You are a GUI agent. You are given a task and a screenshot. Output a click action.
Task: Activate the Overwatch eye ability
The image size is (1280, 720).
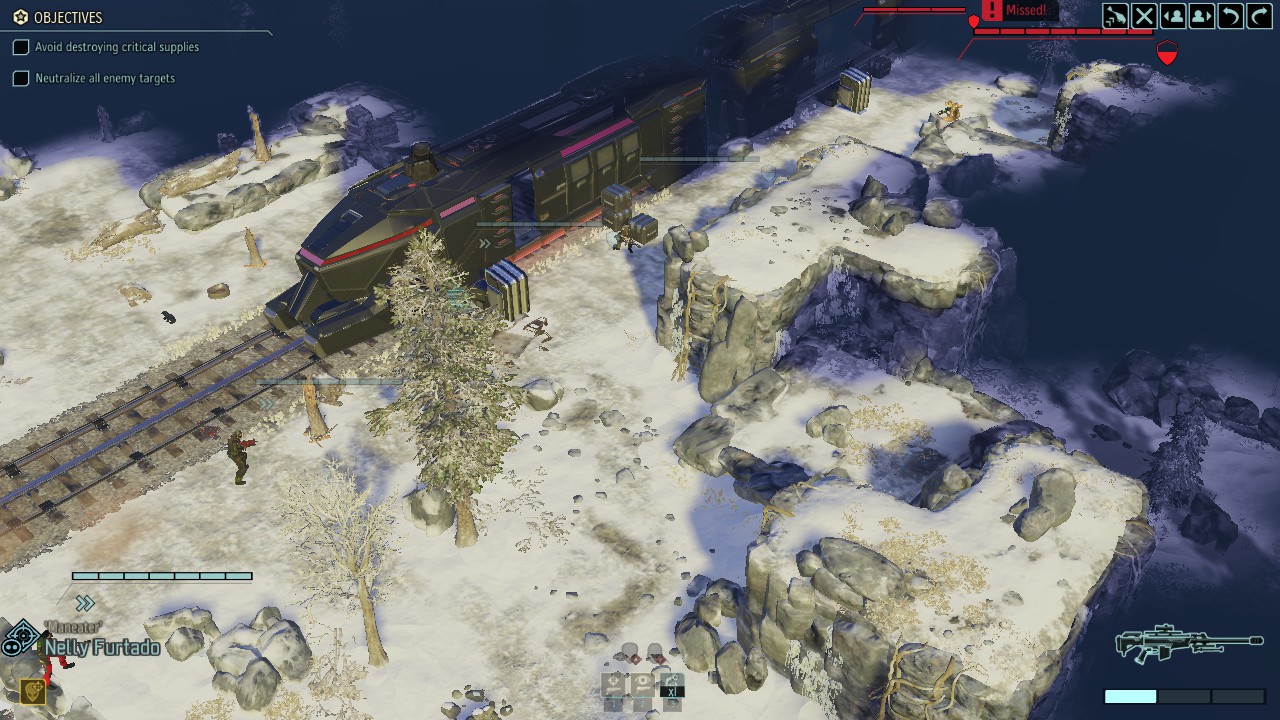(x=642, y=685)
